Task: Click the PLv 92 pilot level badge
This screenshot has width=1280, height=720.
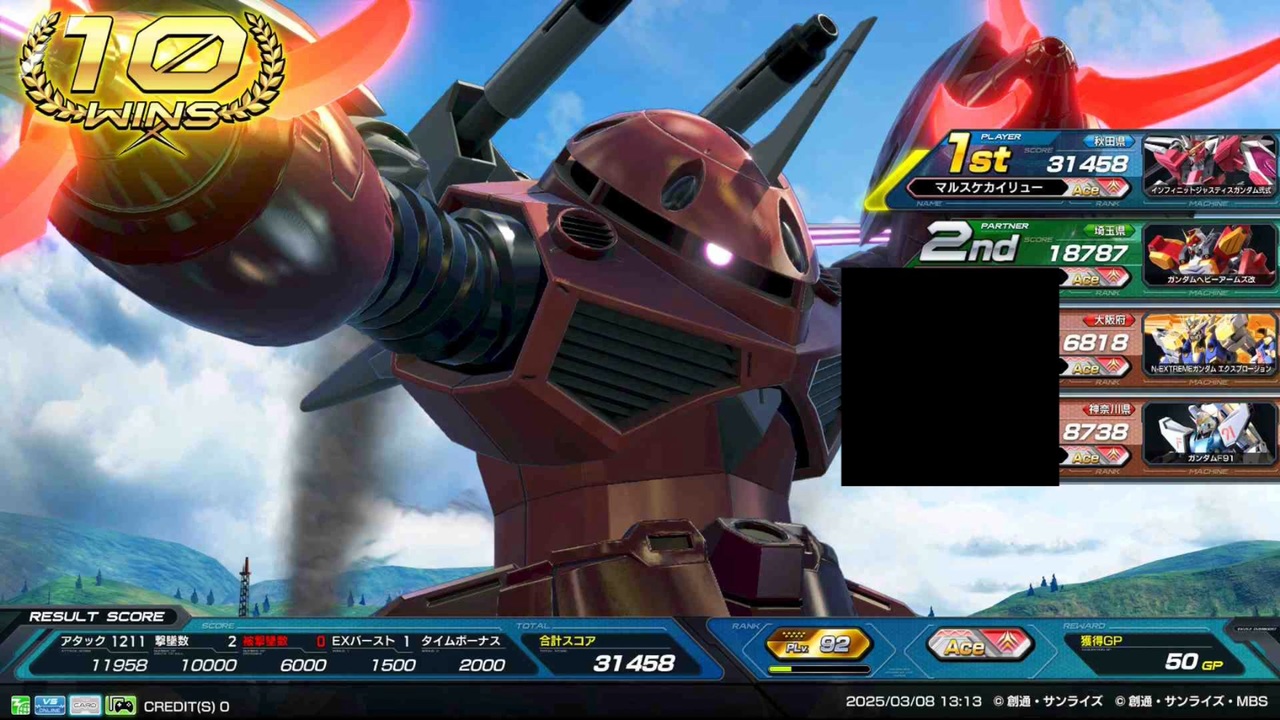Action: pyautogui.click(x=818, y=644)
